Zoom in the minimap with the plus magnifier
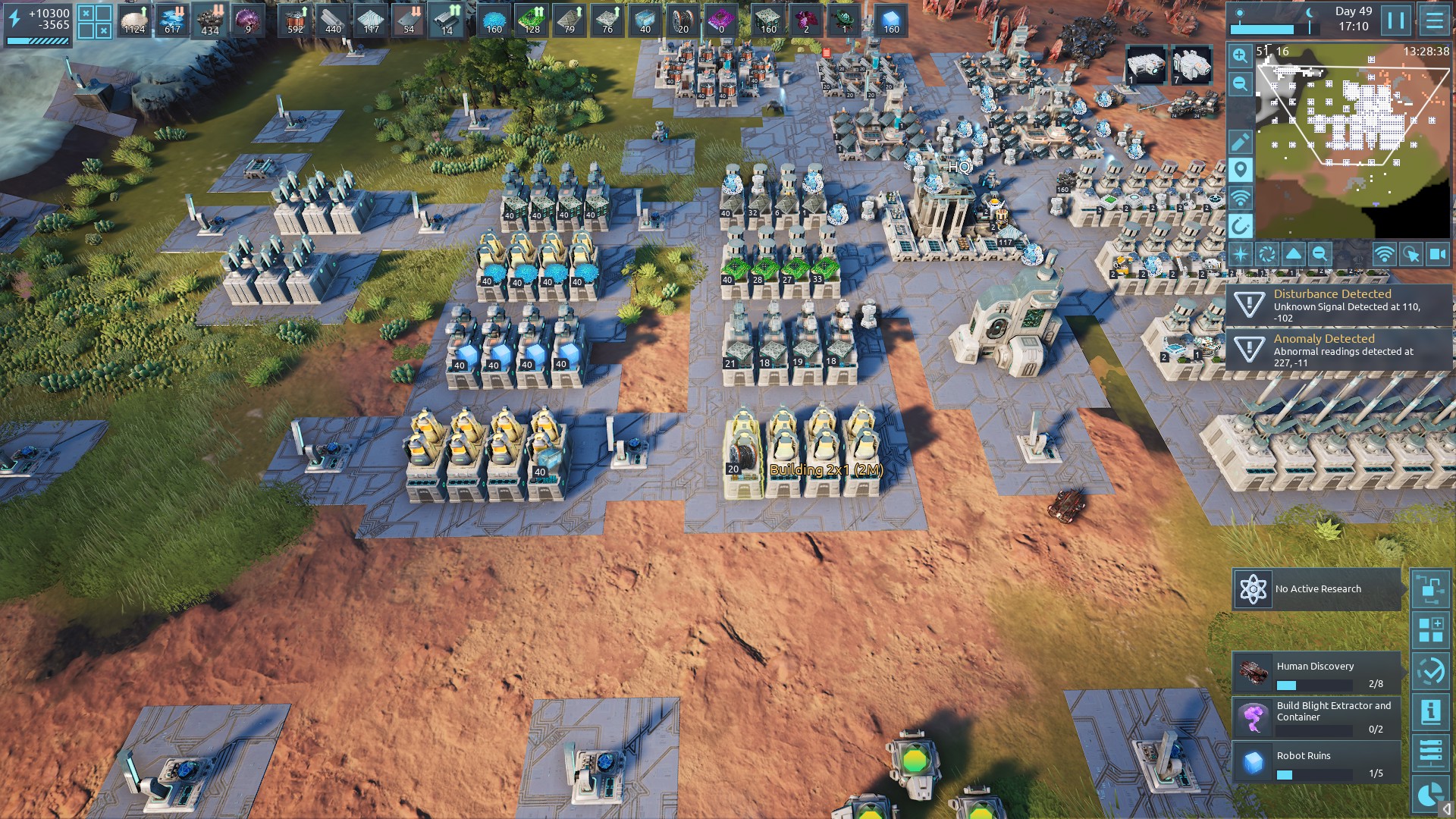The width and height of the screenshot is (1456, 819). click(x=1240, y=55)
